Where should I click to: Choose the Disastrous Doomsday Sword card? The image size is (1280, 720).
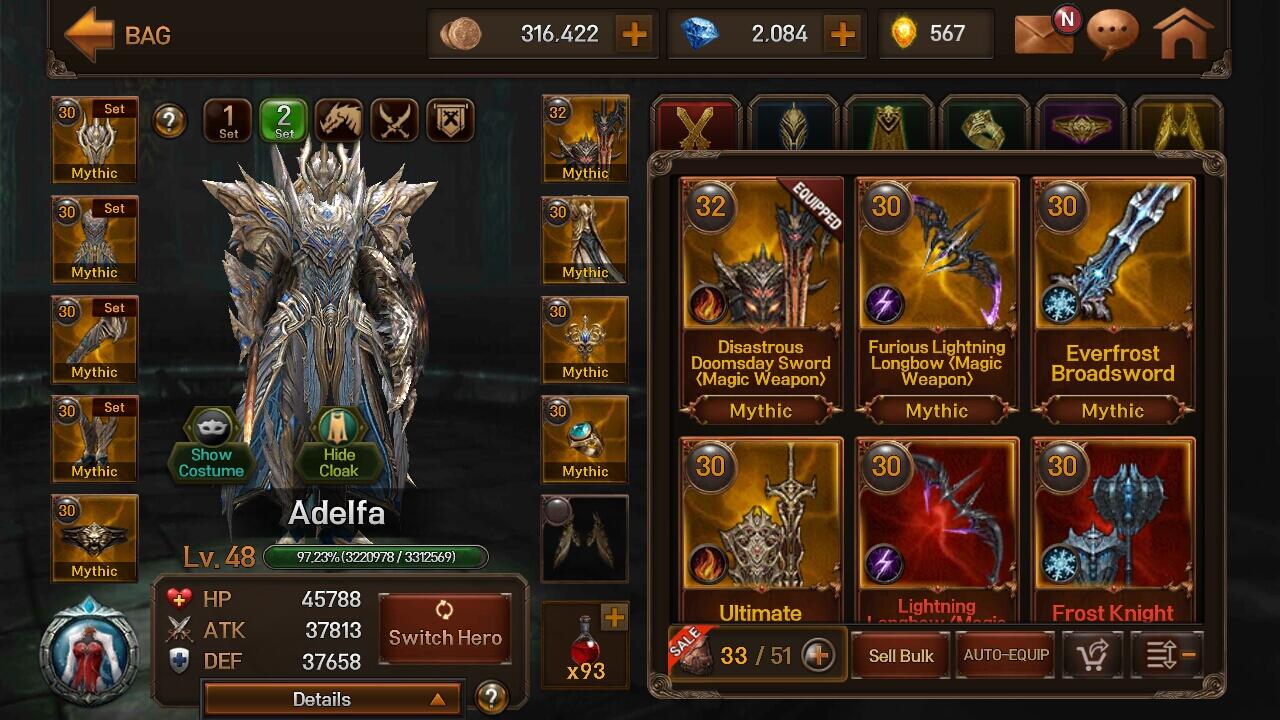pos(760,297)
